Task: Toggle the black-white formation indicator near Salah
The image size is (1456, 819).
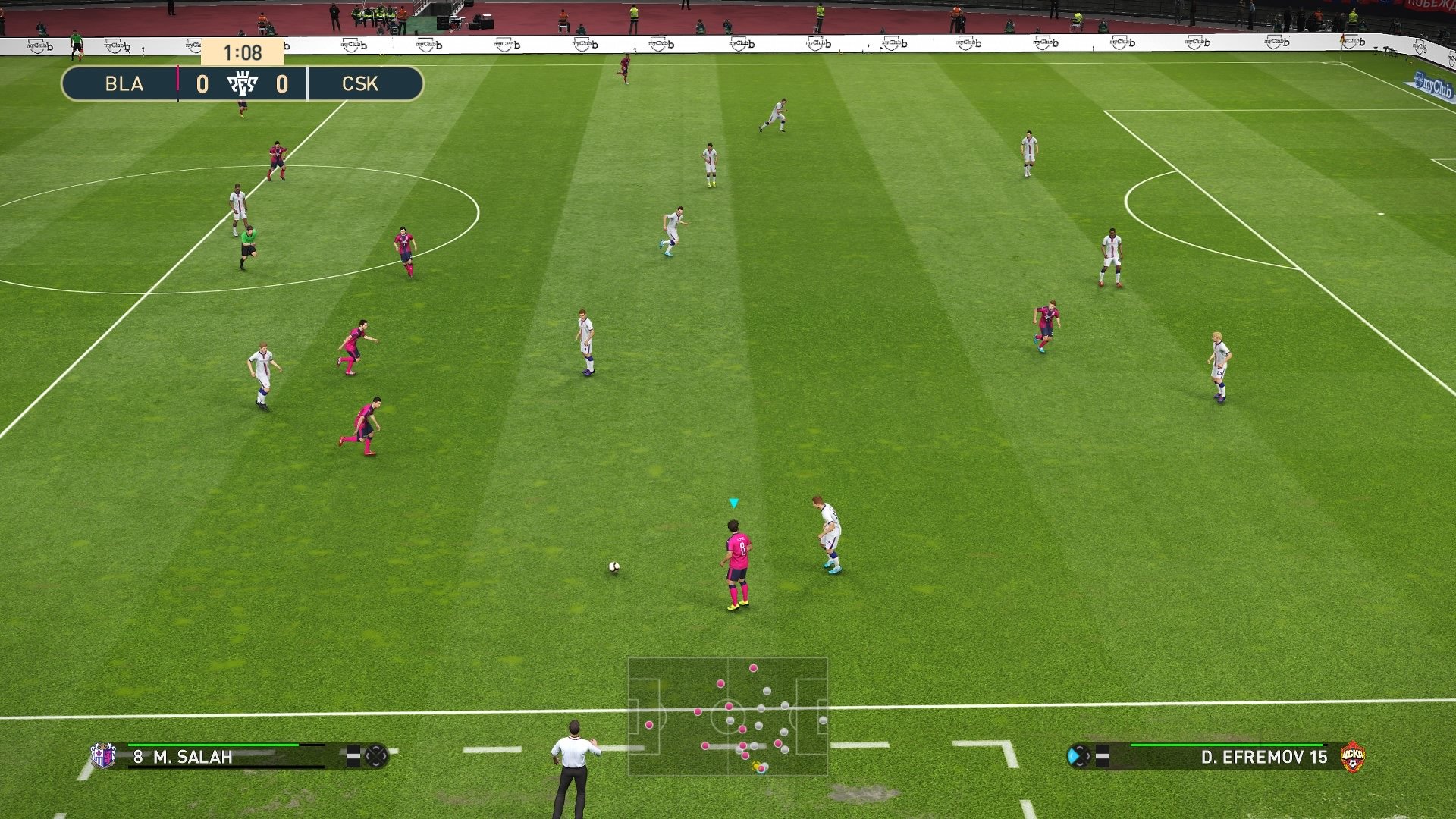Action: (x=353, y=755)
